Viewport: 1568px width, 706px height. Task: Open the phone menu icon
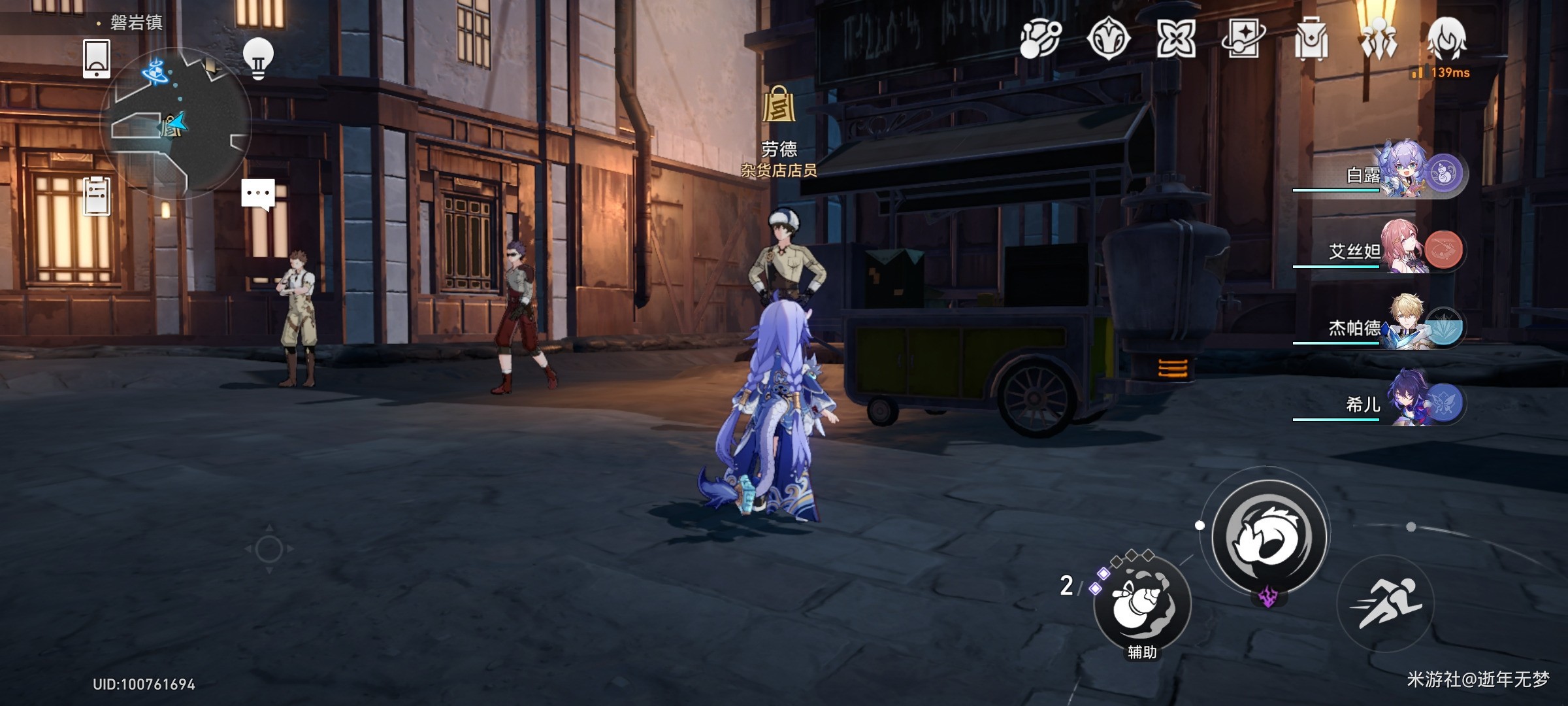click(x=97, y=59)
